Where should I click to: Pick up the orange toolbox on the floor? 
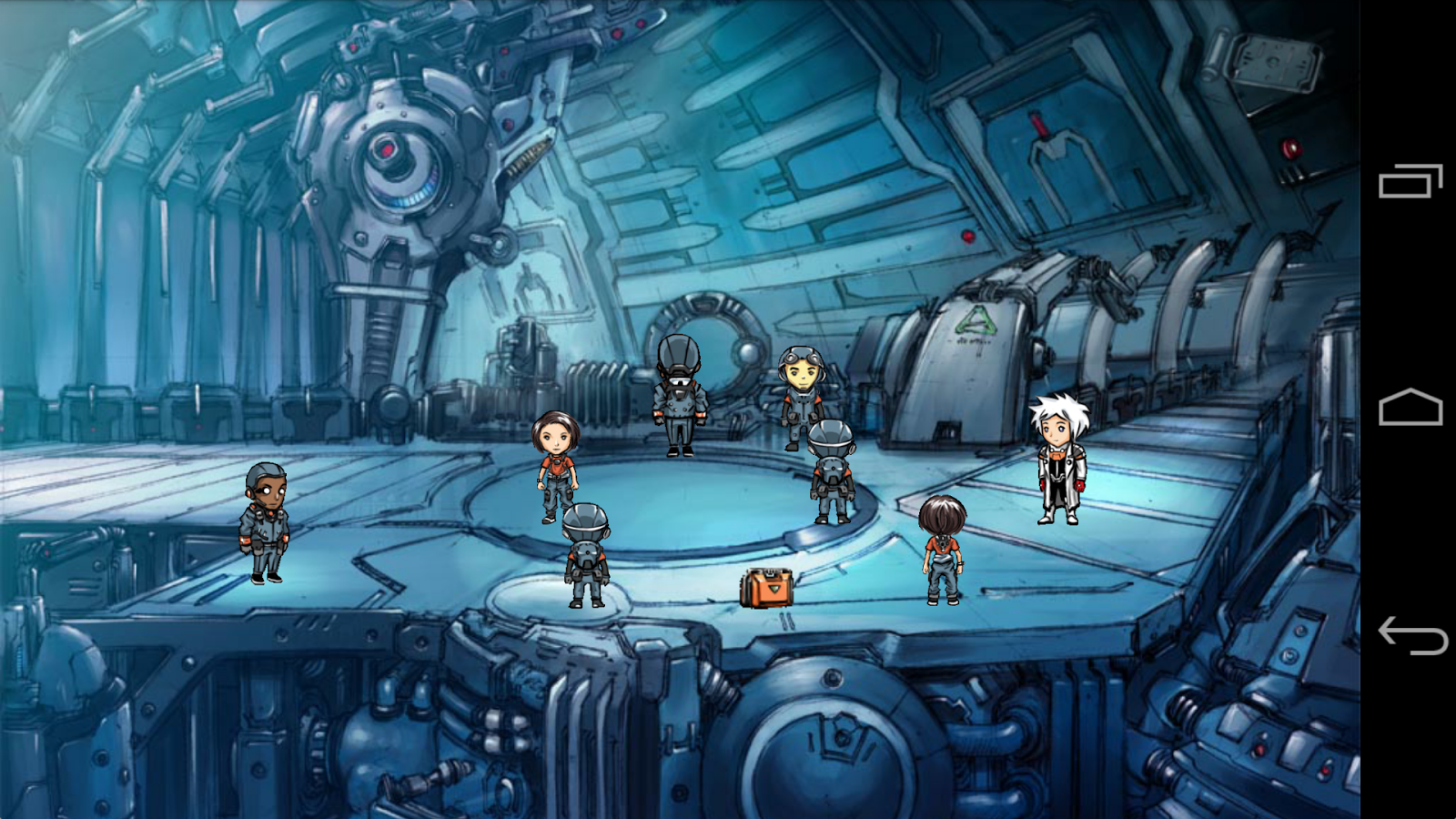tap(767, 589)
